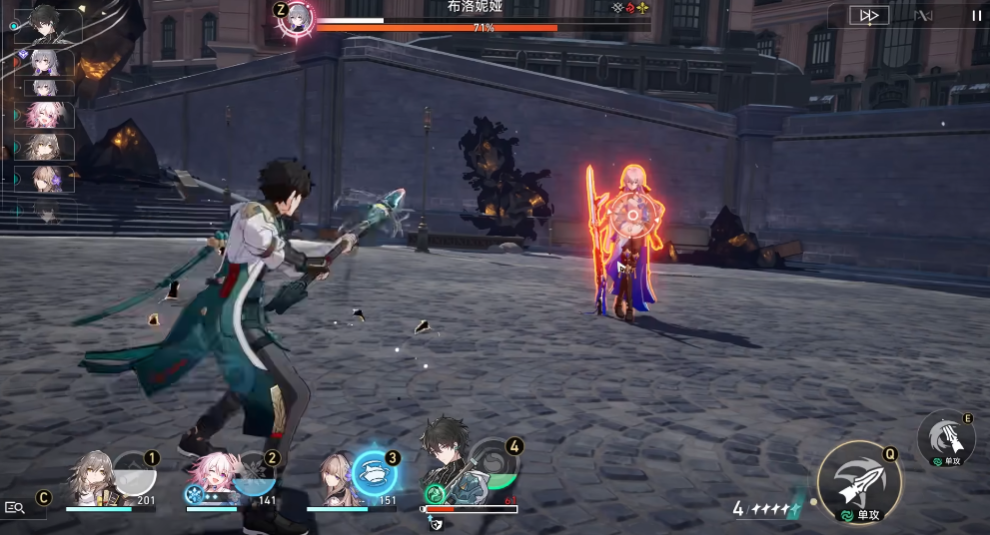Toggle the auto-battle button

point(924,15)
